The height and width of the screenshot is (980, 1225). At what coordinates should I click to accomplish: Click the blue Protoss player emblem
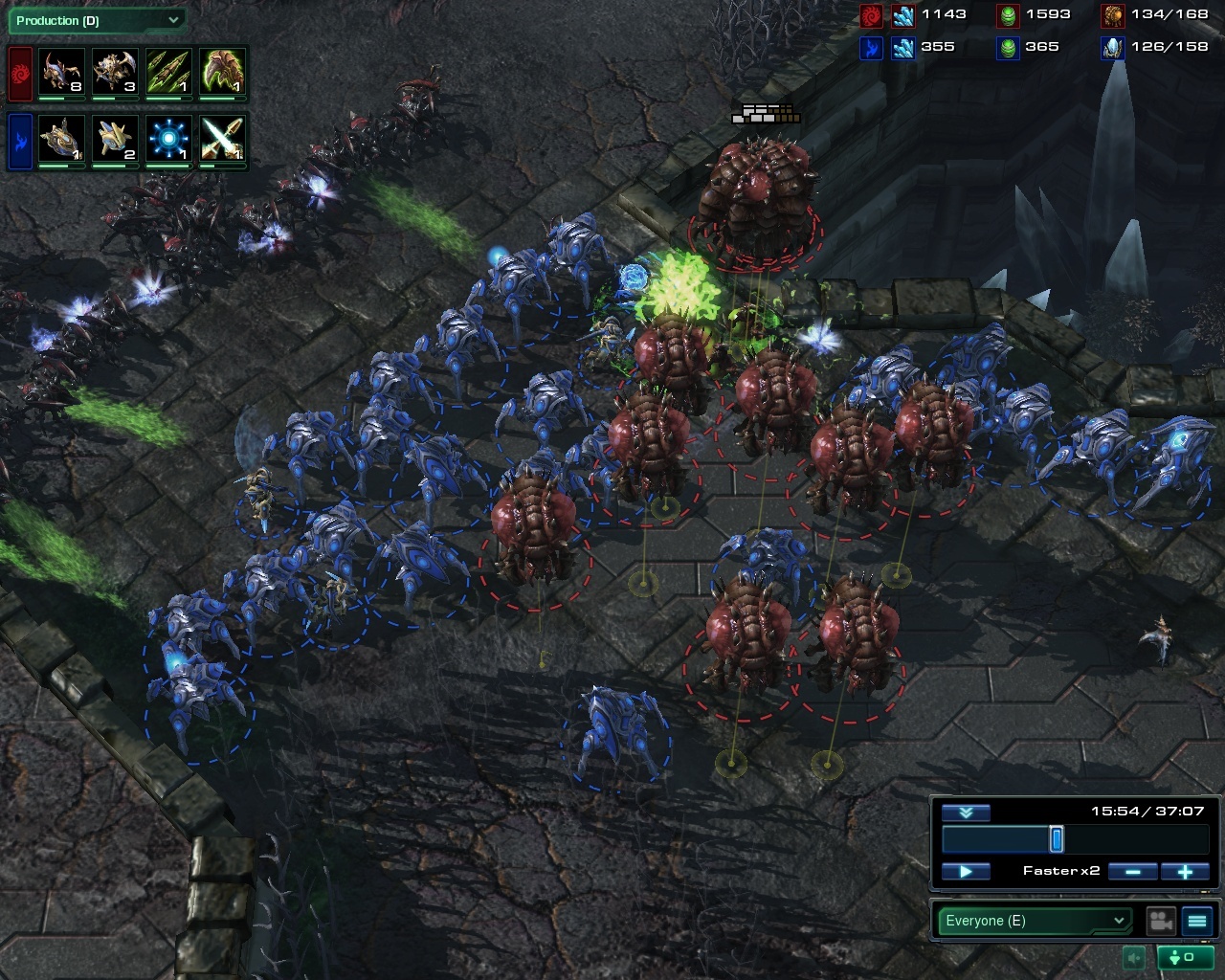tap(20, 141)
